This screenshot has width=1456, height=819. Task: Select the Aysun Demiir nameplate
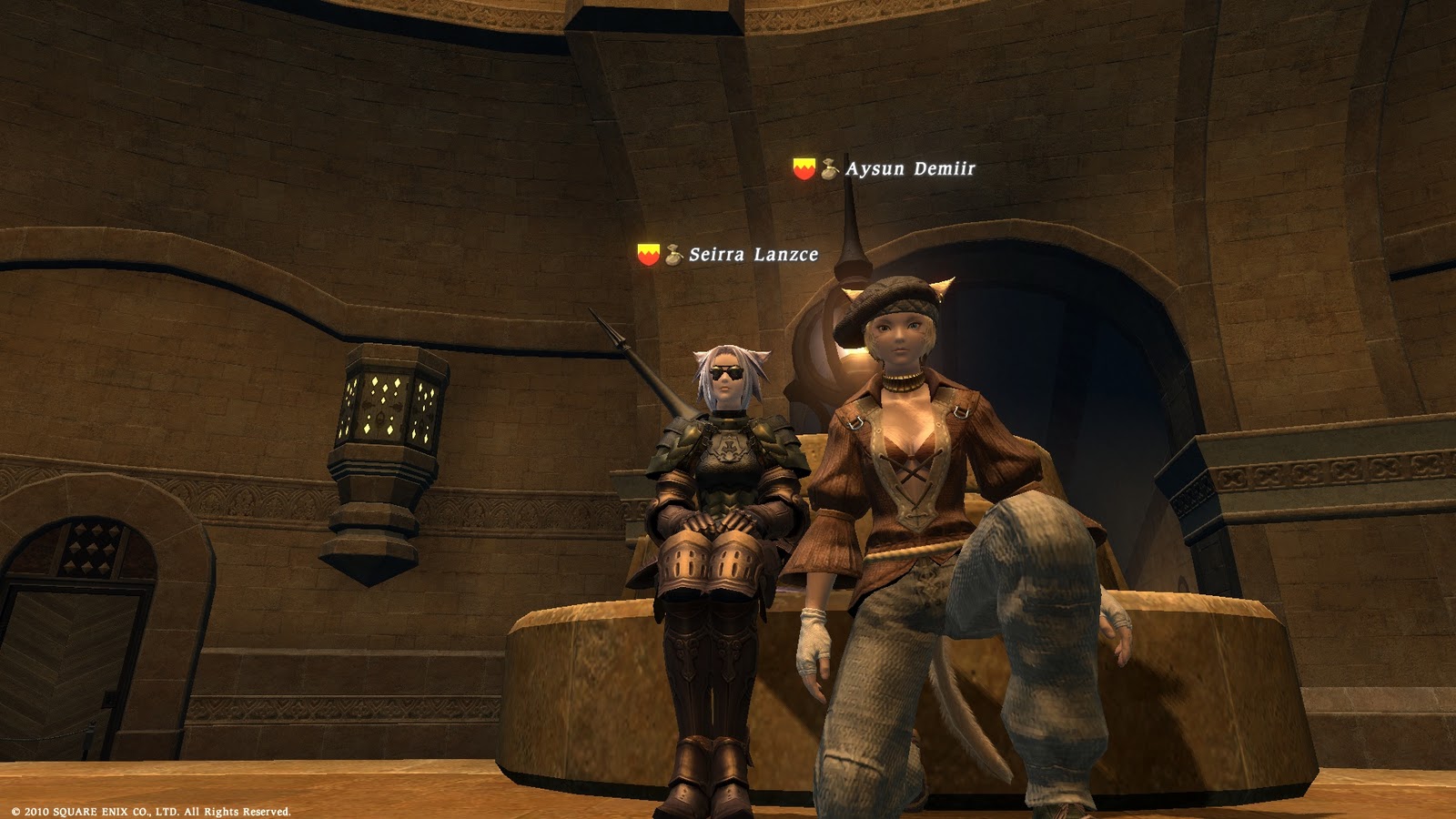click(x=909, y=169)
